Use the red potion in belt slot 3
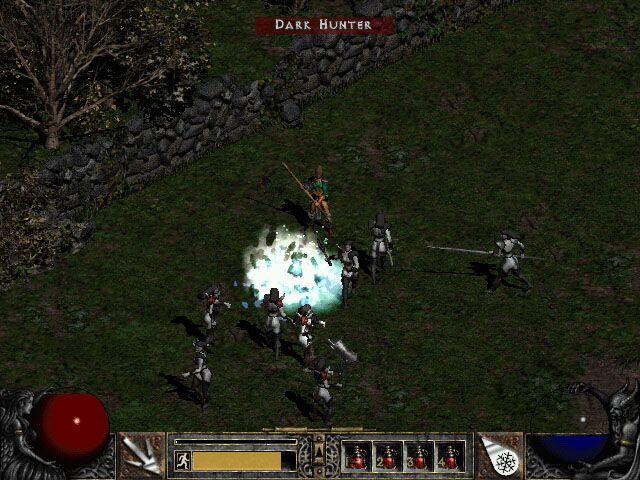Screen dimensions: 640x480 coord(419,457)
